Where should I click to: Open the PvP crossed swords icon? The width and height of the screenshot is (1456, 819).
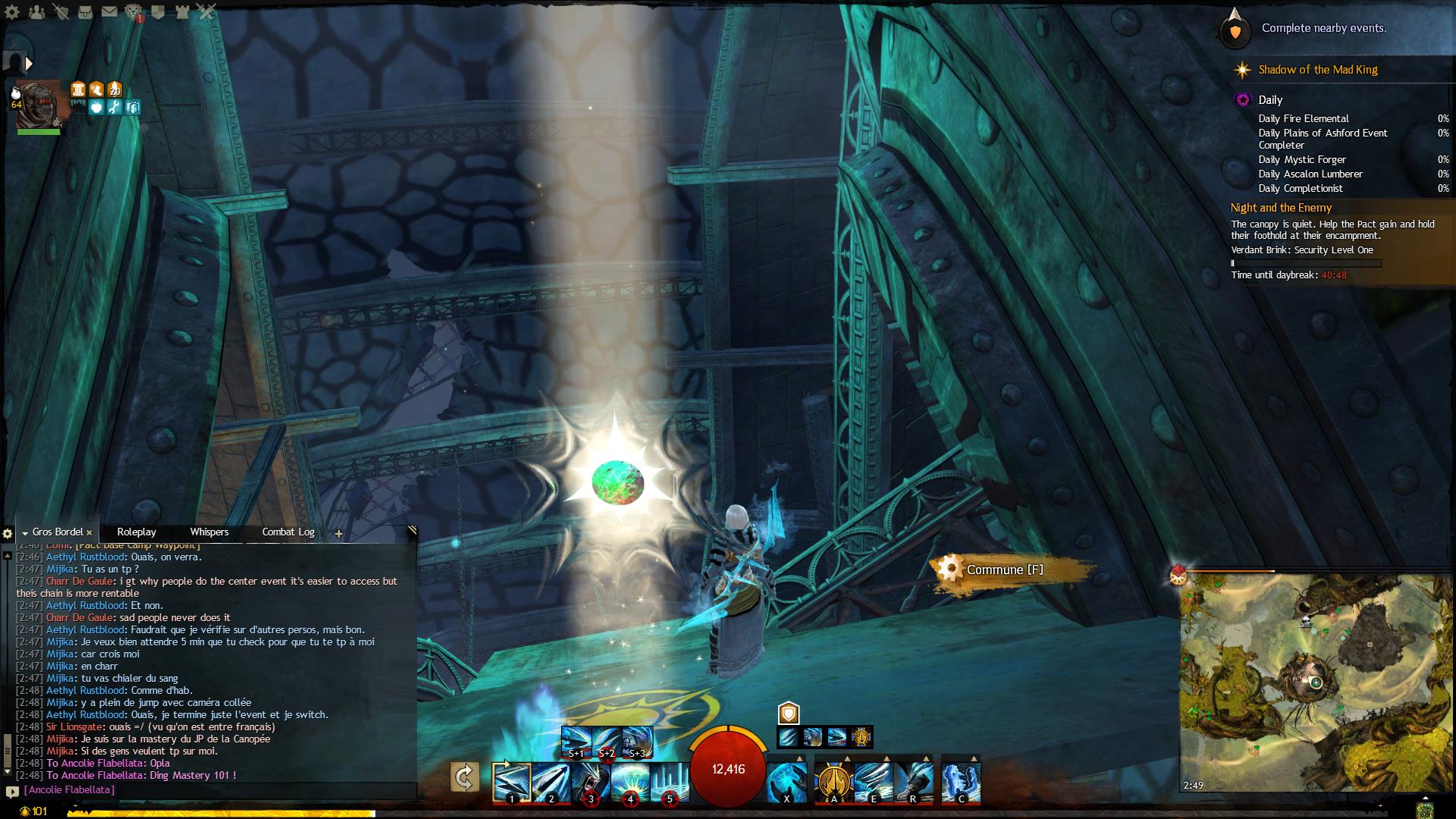206,12
